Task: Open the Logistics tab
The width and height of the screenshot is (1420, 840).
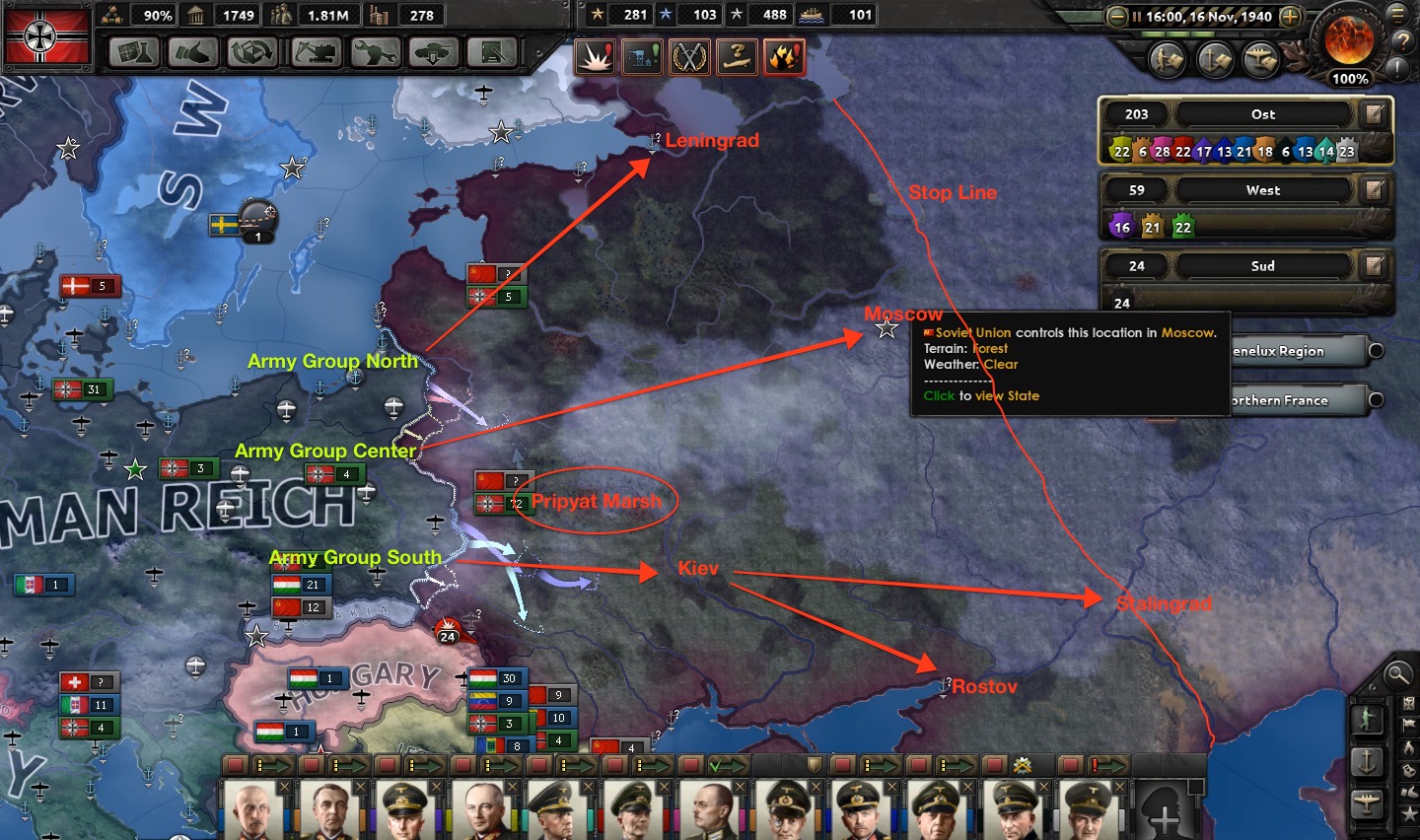Action: (493, 52)
